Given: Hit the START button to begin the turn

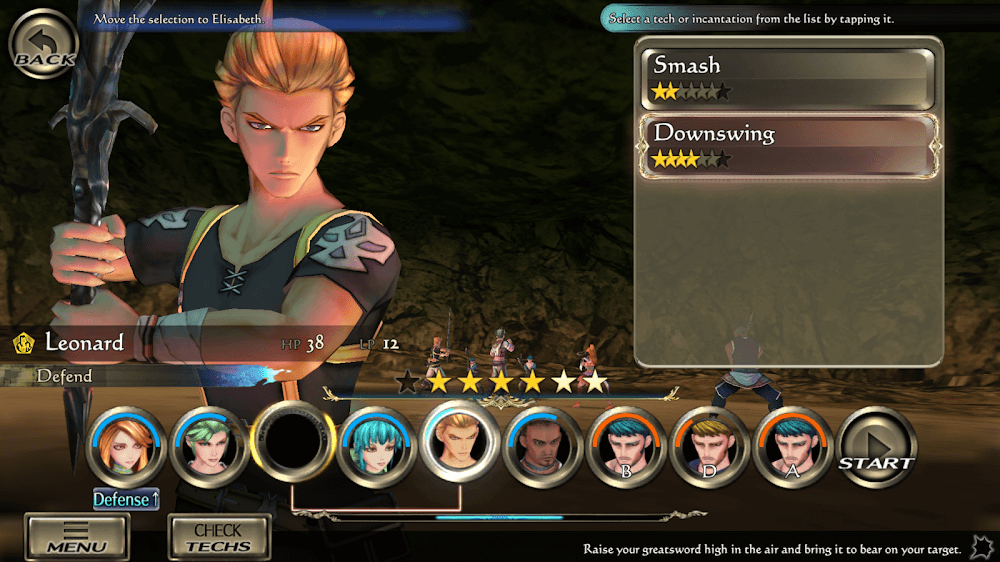Looking at the screenshot, I should (876, 447).
